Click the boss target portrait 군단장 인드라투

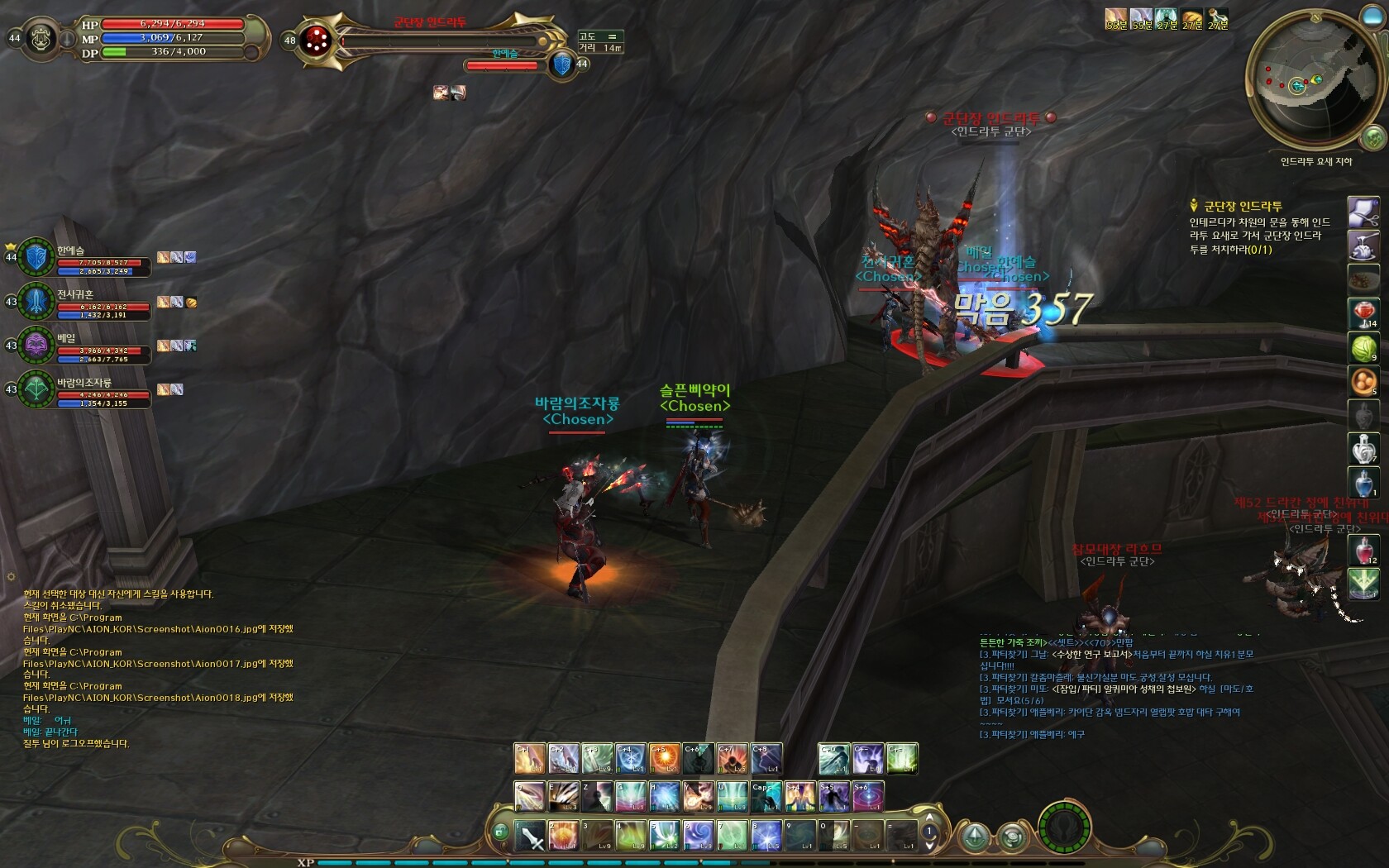point(316,40)
